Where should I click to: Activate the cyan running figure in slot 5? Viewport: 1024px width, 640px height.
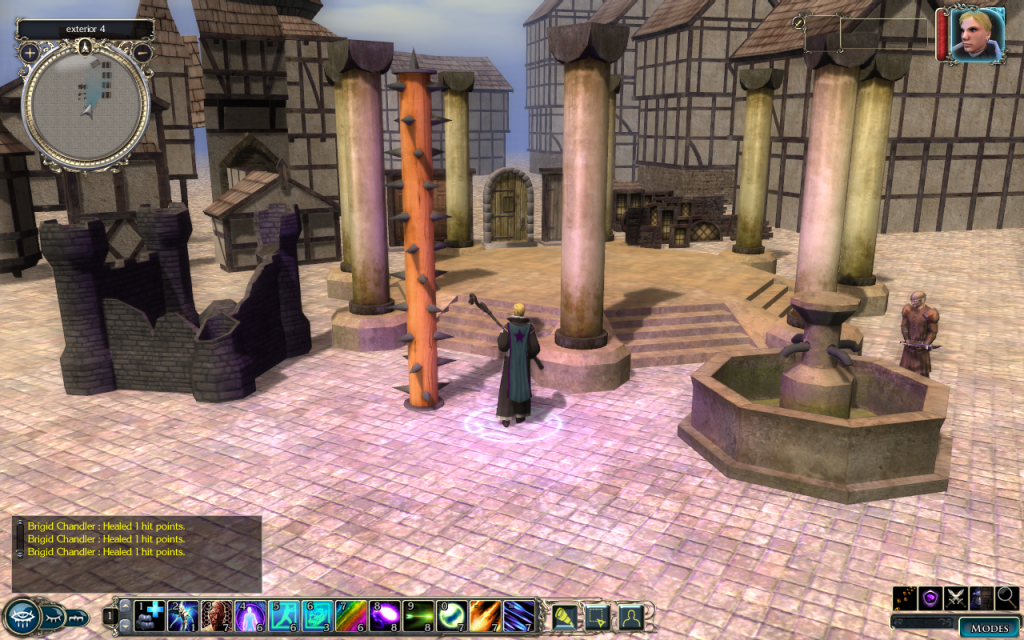285,613
